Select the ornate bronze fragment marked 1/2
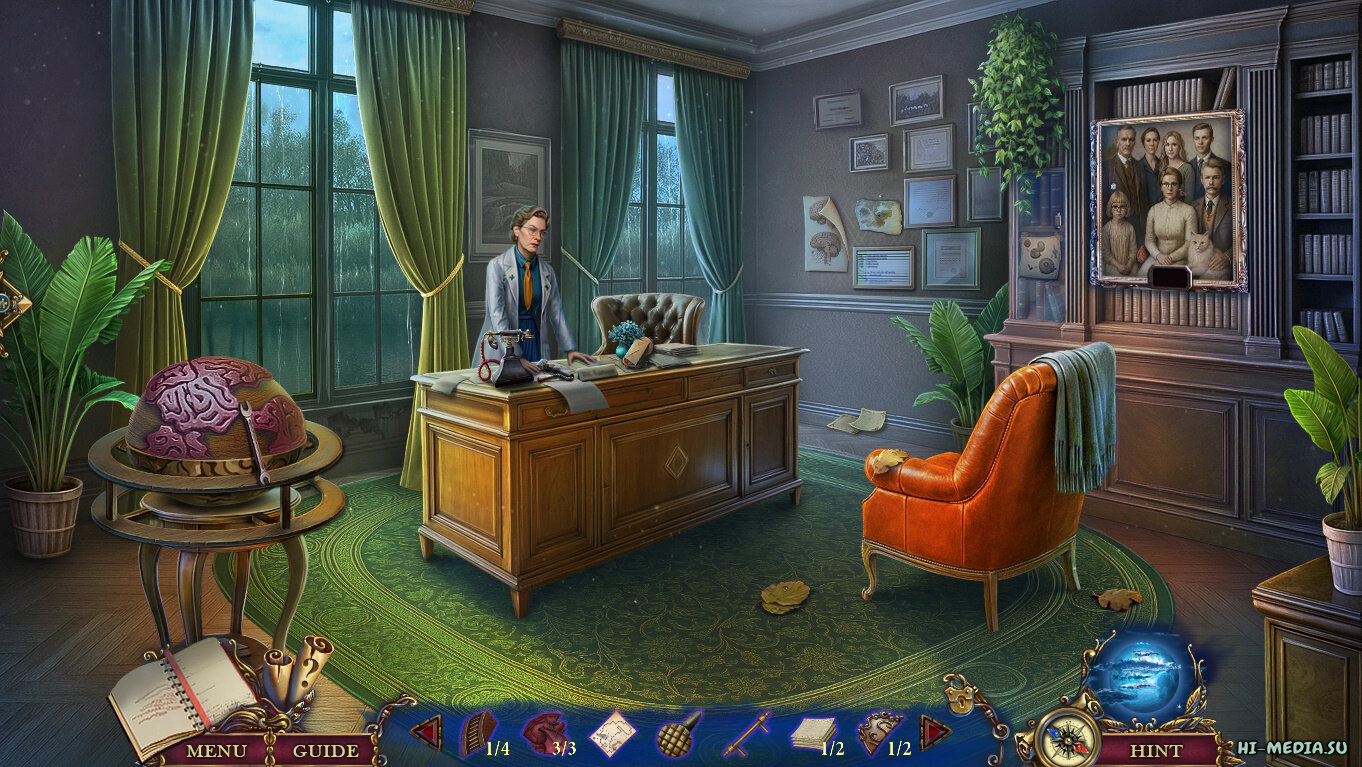 [x=880, y=733]
